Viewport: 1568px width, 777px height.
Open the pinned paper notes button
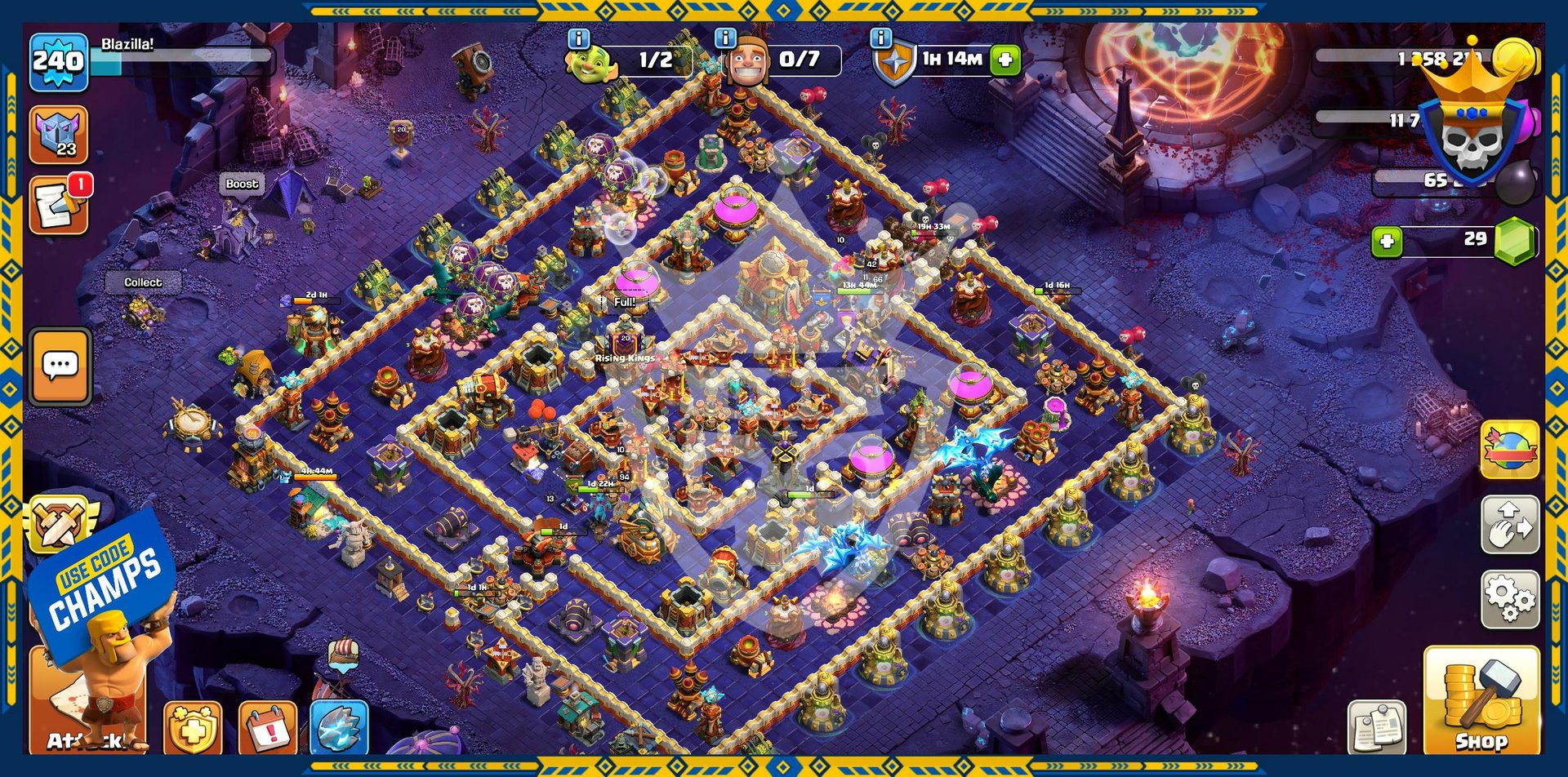(x=1377, y=726)
